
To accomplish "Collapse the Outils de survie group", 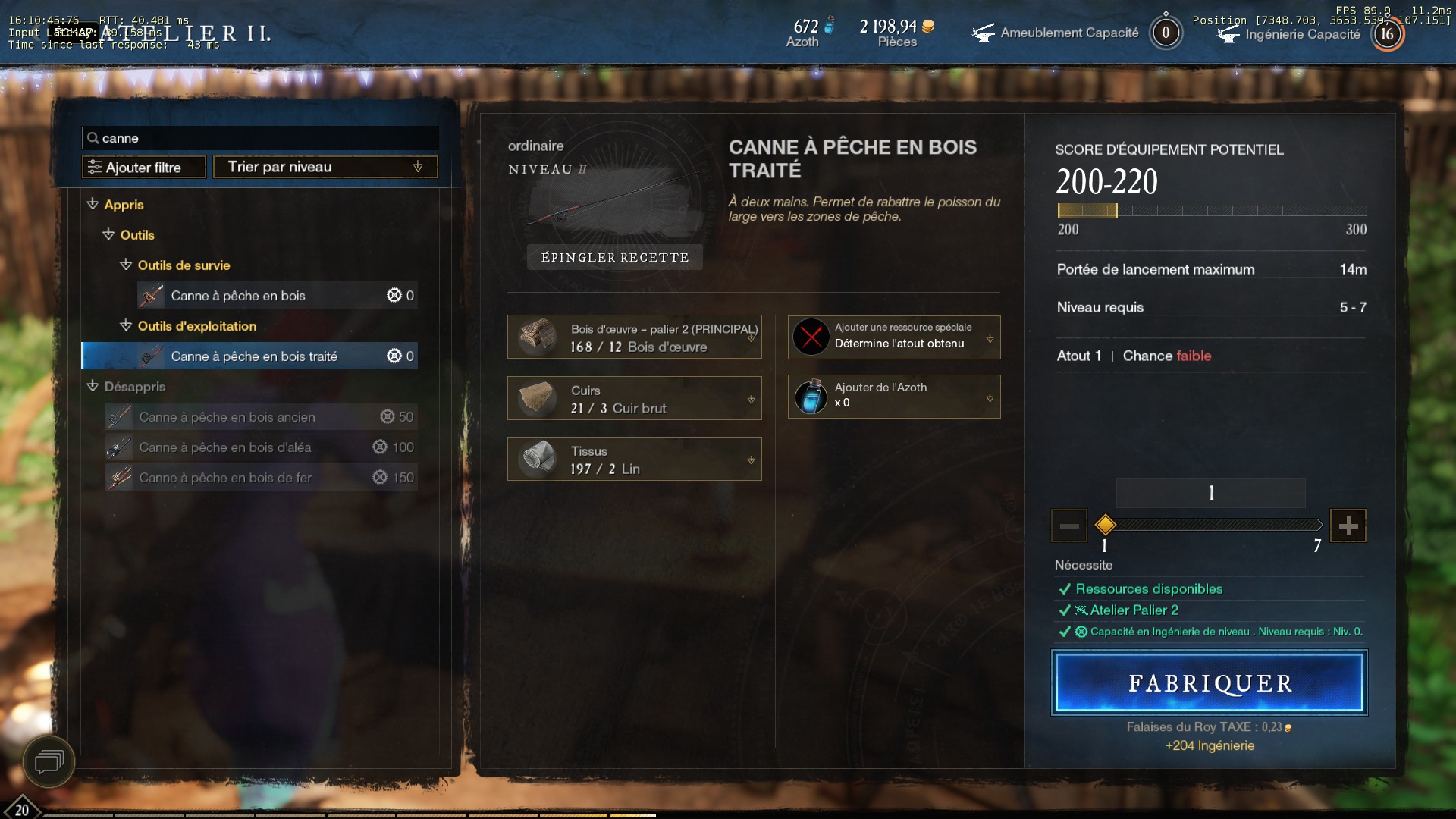I will click(126, 265).
